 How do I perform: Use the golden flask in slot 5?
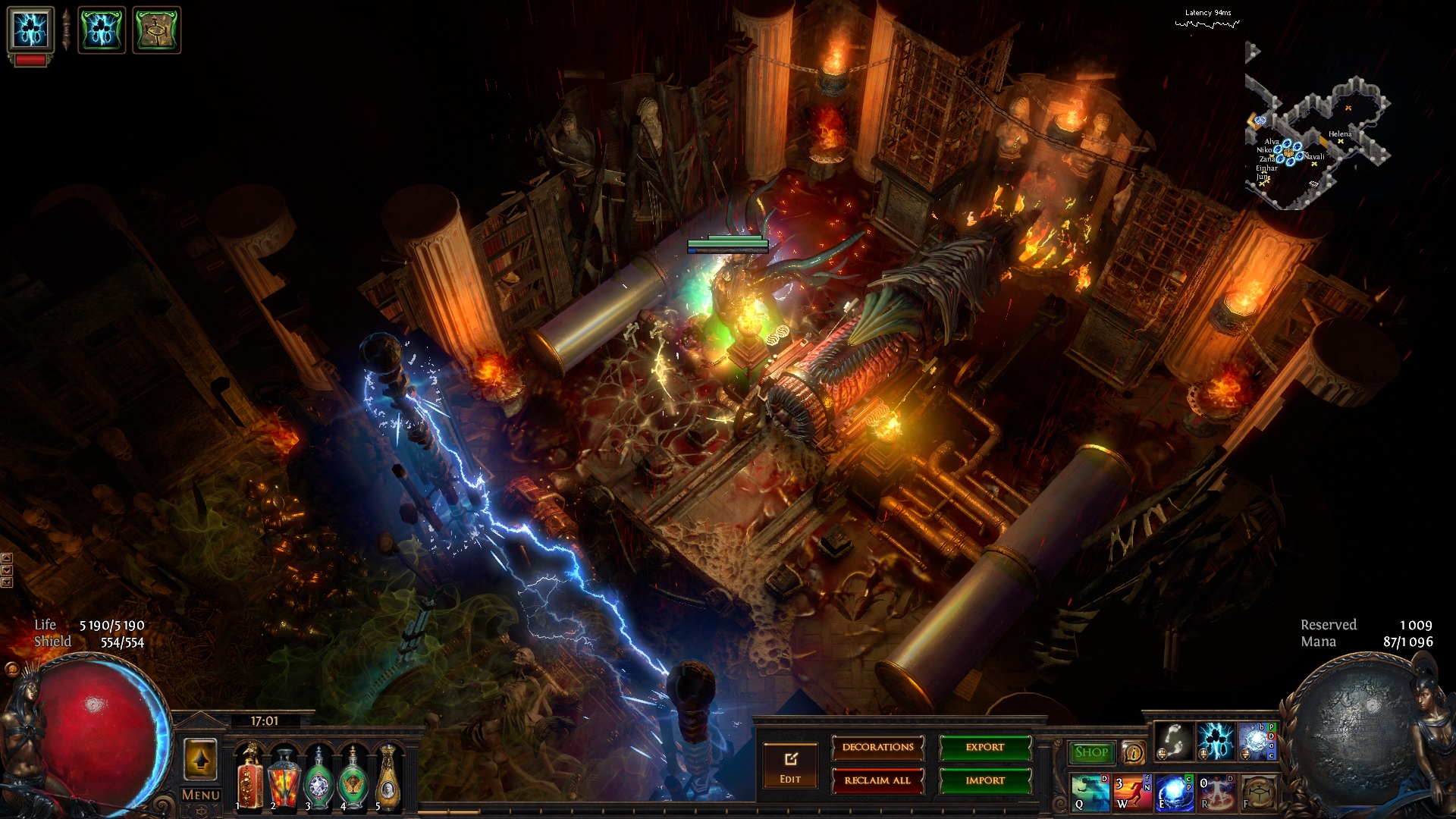[x=388, y=777]
